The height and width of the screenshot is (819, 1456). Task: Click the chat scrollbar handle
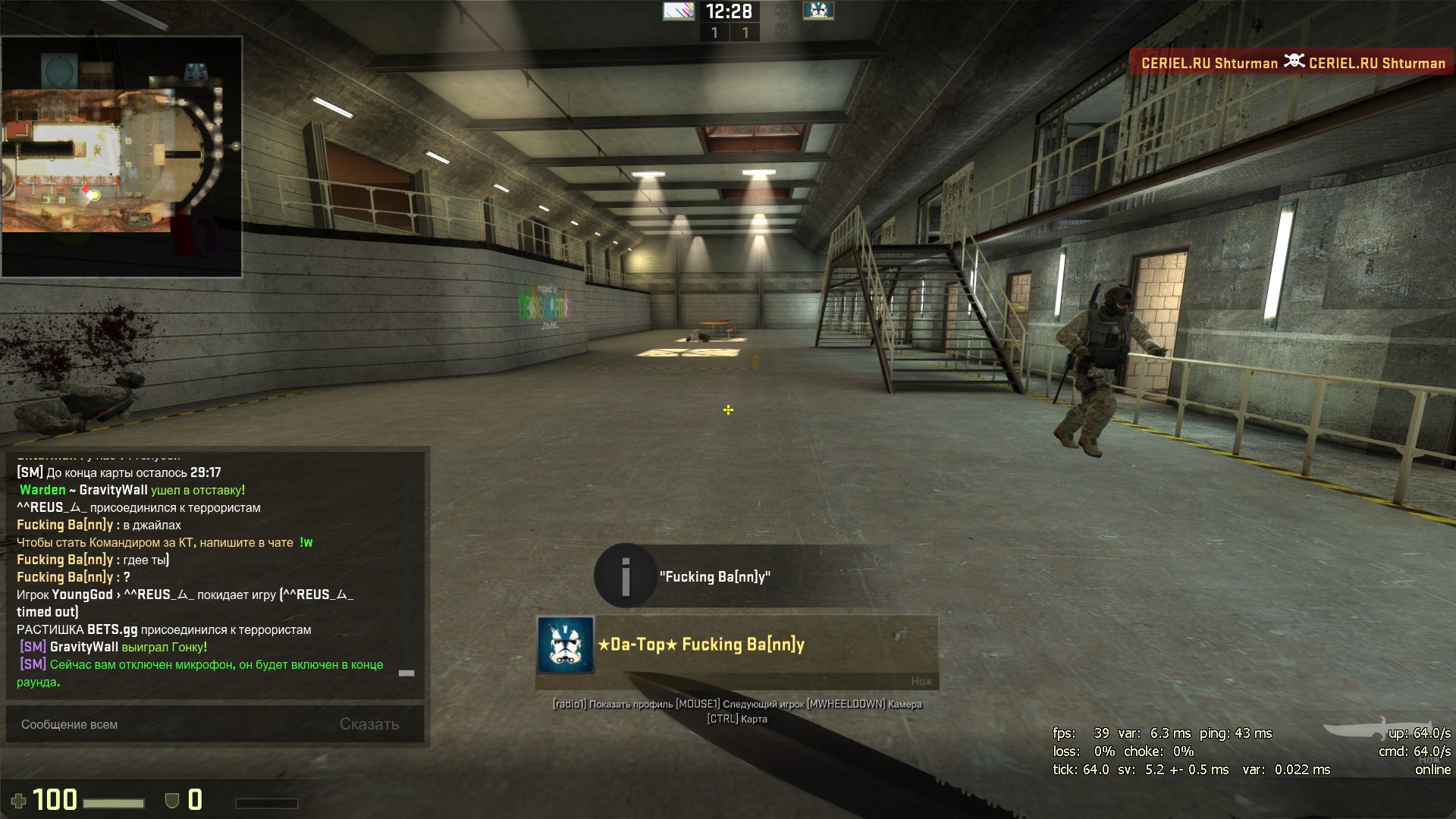pos(406,673)
